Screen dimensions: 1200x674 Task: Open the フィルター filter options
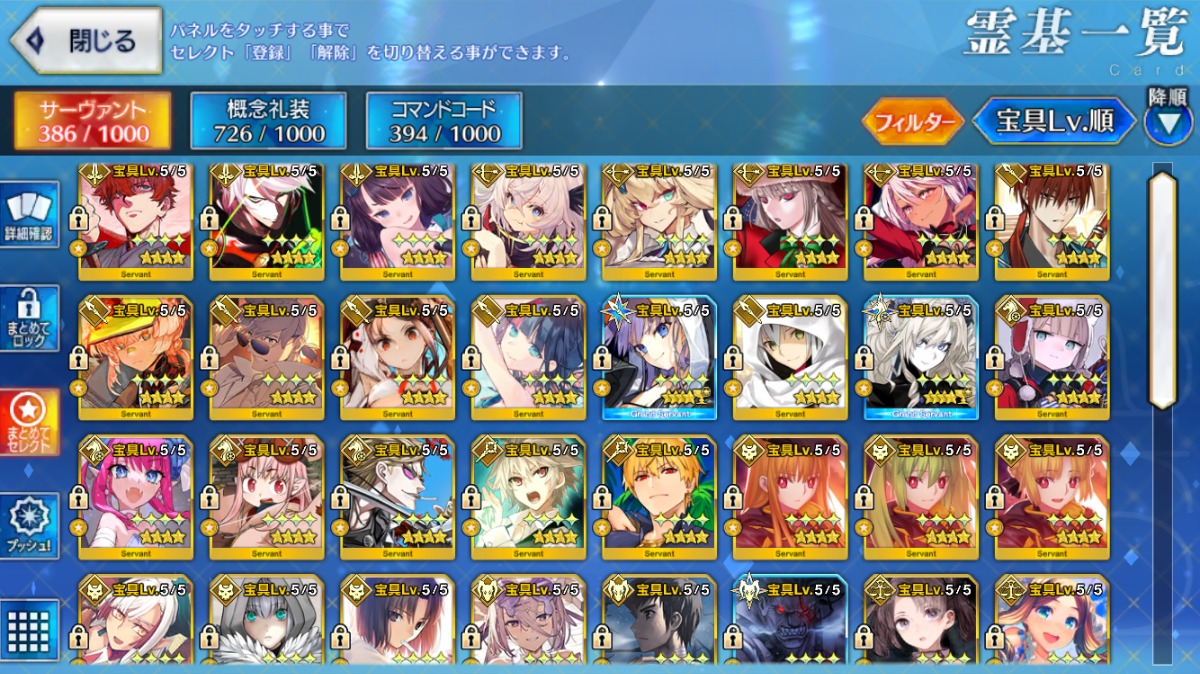click(912, 122)
